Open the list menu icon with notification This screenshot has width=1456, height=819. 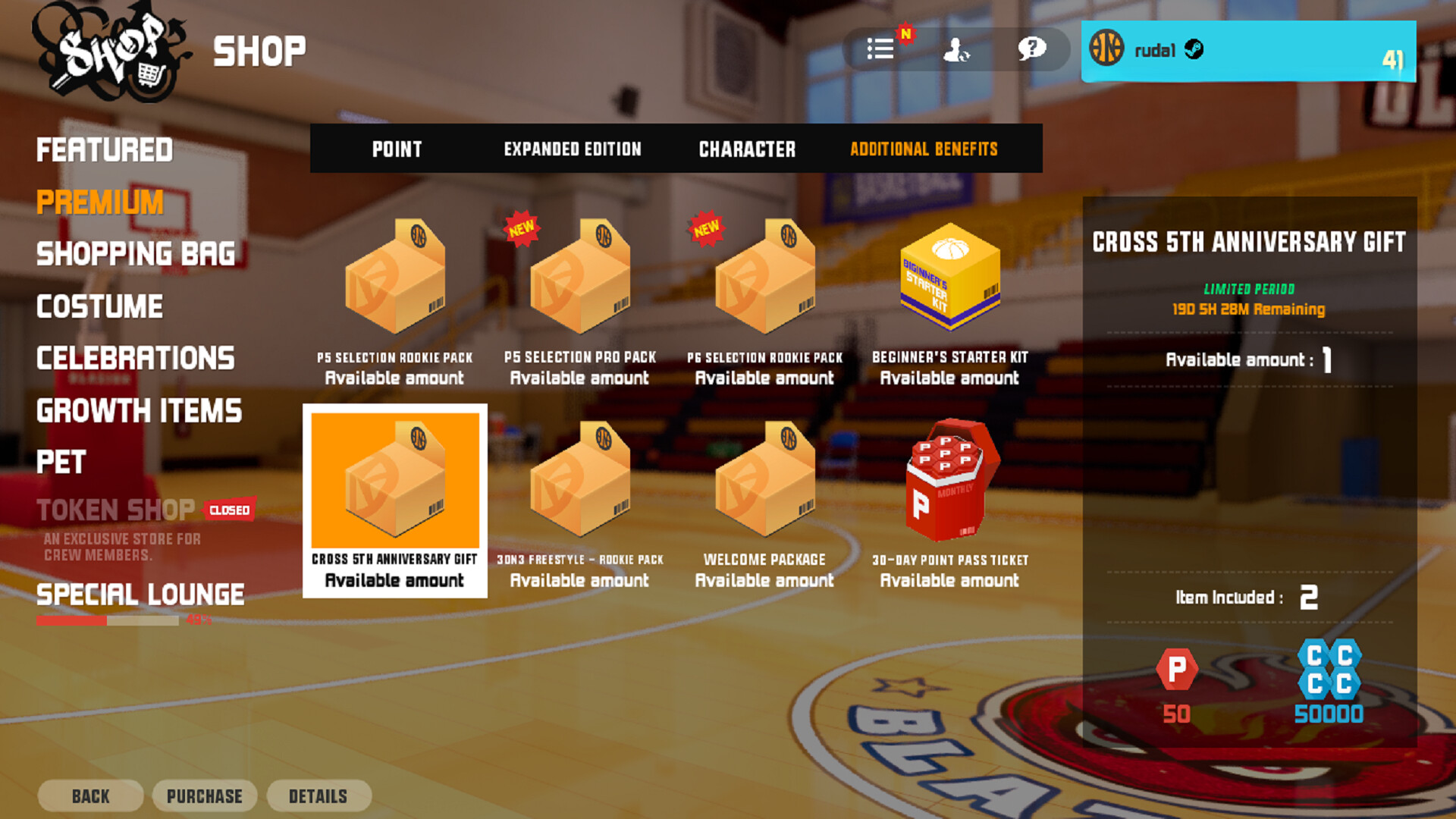point(880,49)
